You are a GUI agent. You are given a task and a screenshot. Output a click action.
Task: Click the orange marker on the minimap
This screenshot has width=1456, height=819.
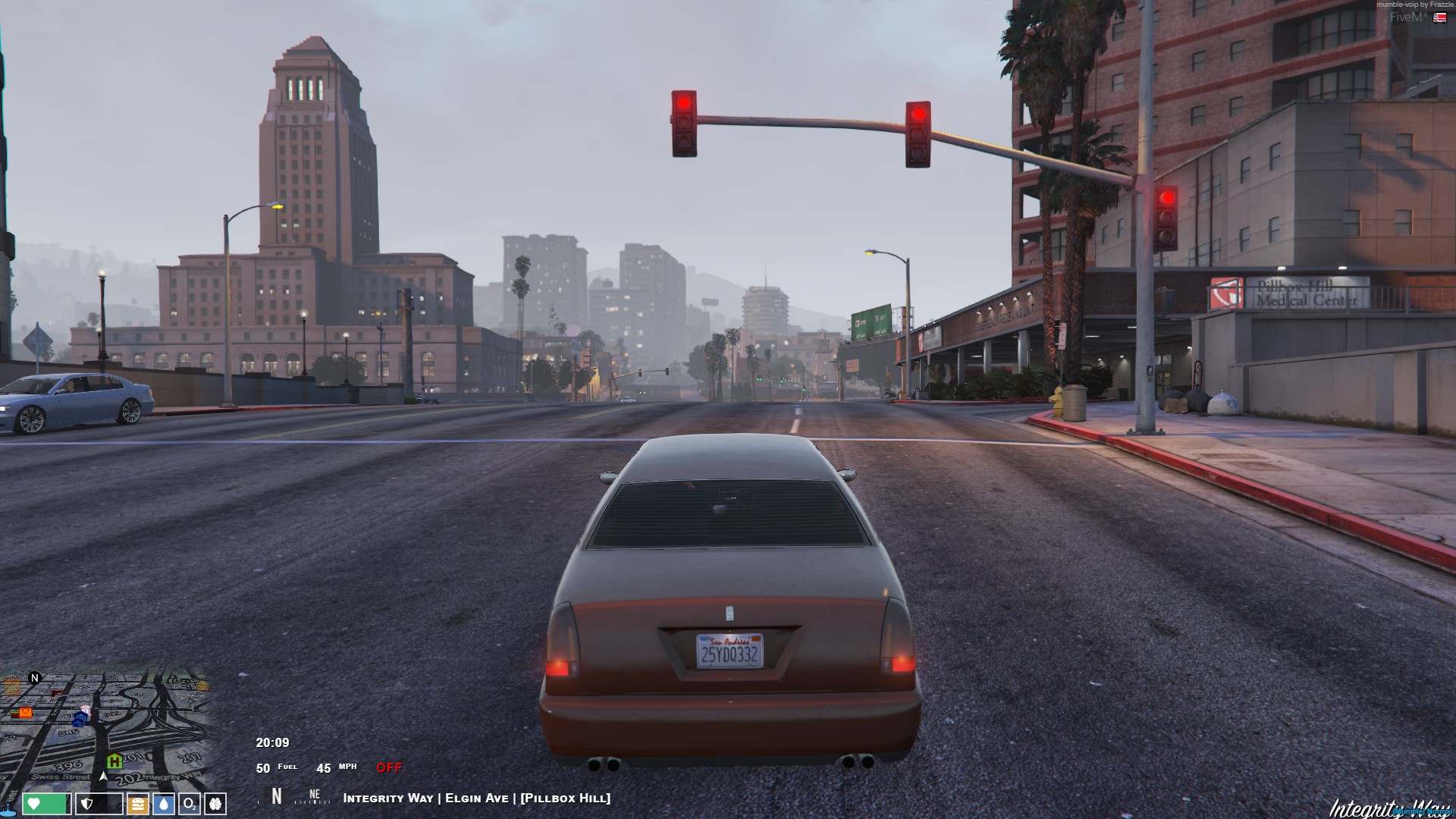(26, 713)
